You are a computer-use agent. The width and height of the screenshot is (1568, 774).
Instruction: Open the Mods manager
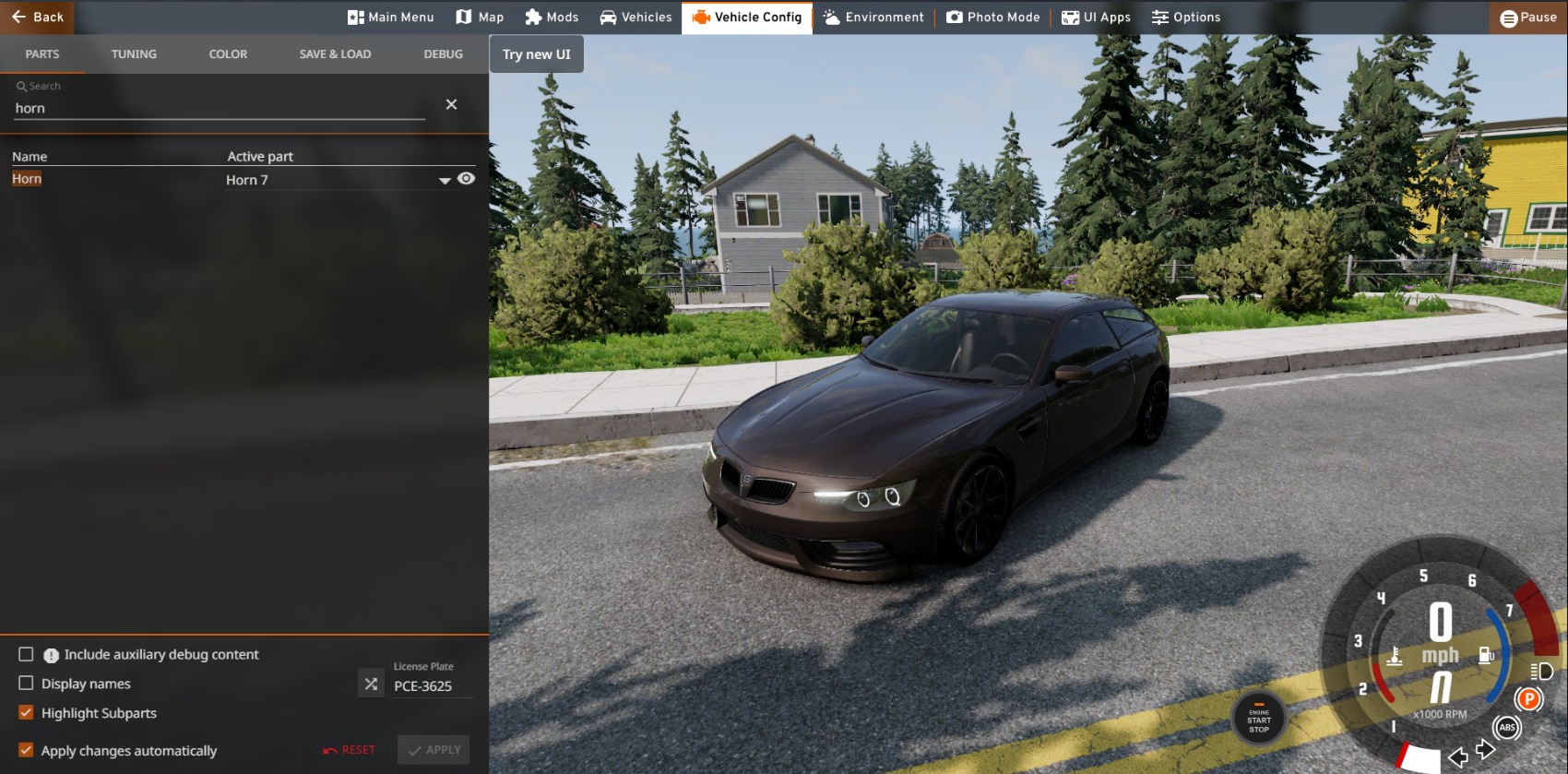(x=552, y=18)
